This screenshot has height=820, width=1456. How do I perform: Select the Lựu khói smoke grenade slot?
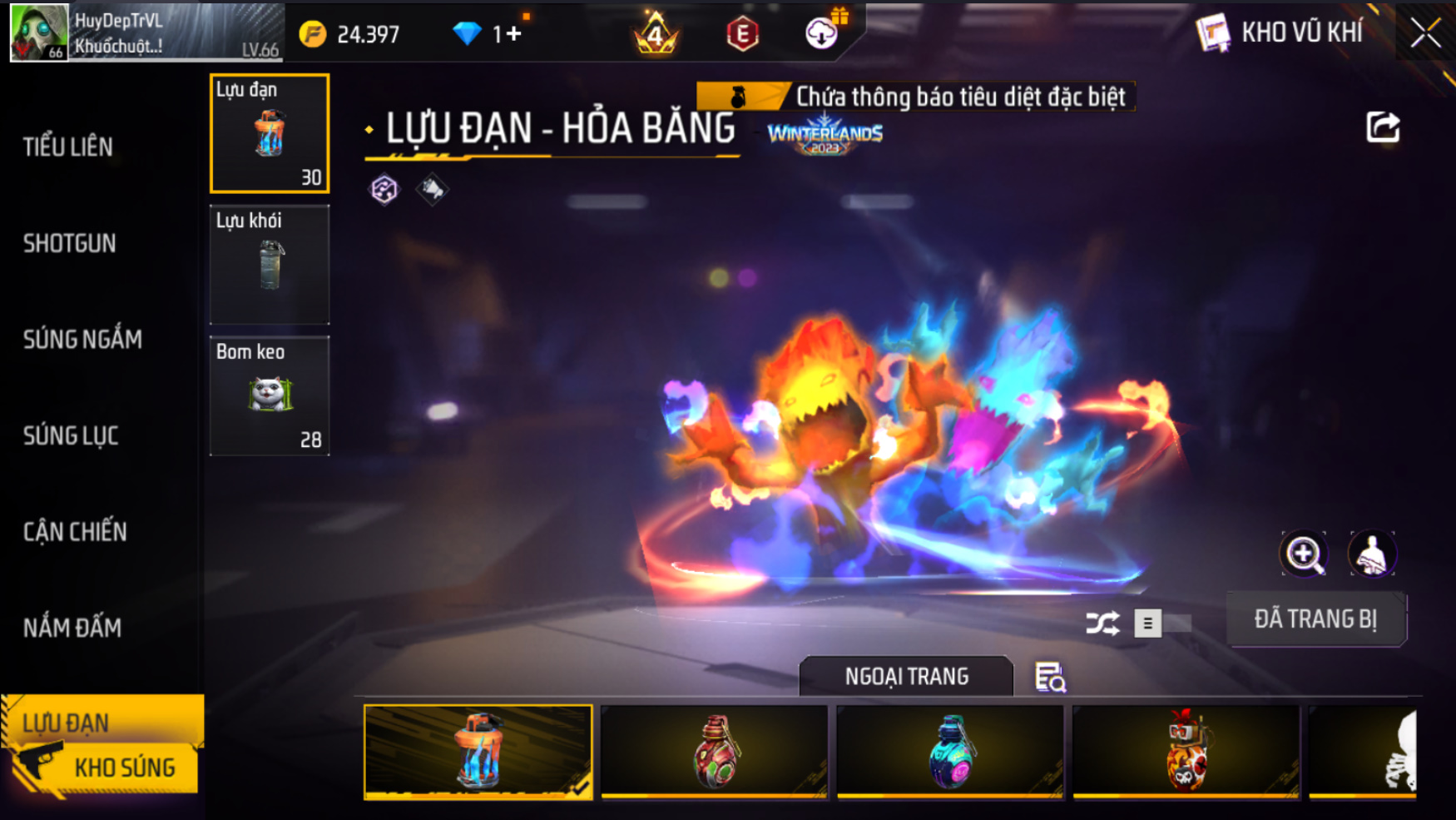click(x=270, y=264)
